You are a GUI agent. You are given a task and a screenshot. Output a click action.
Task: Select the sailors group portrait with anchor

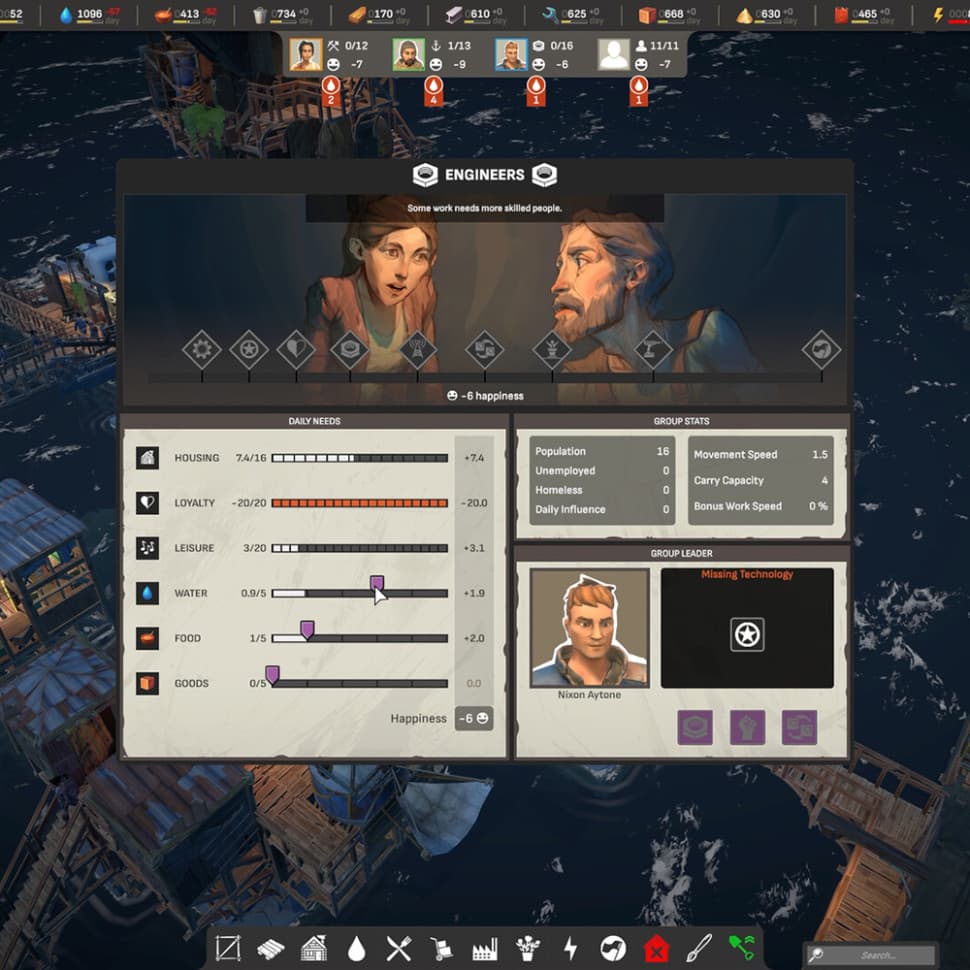[408, 54]
